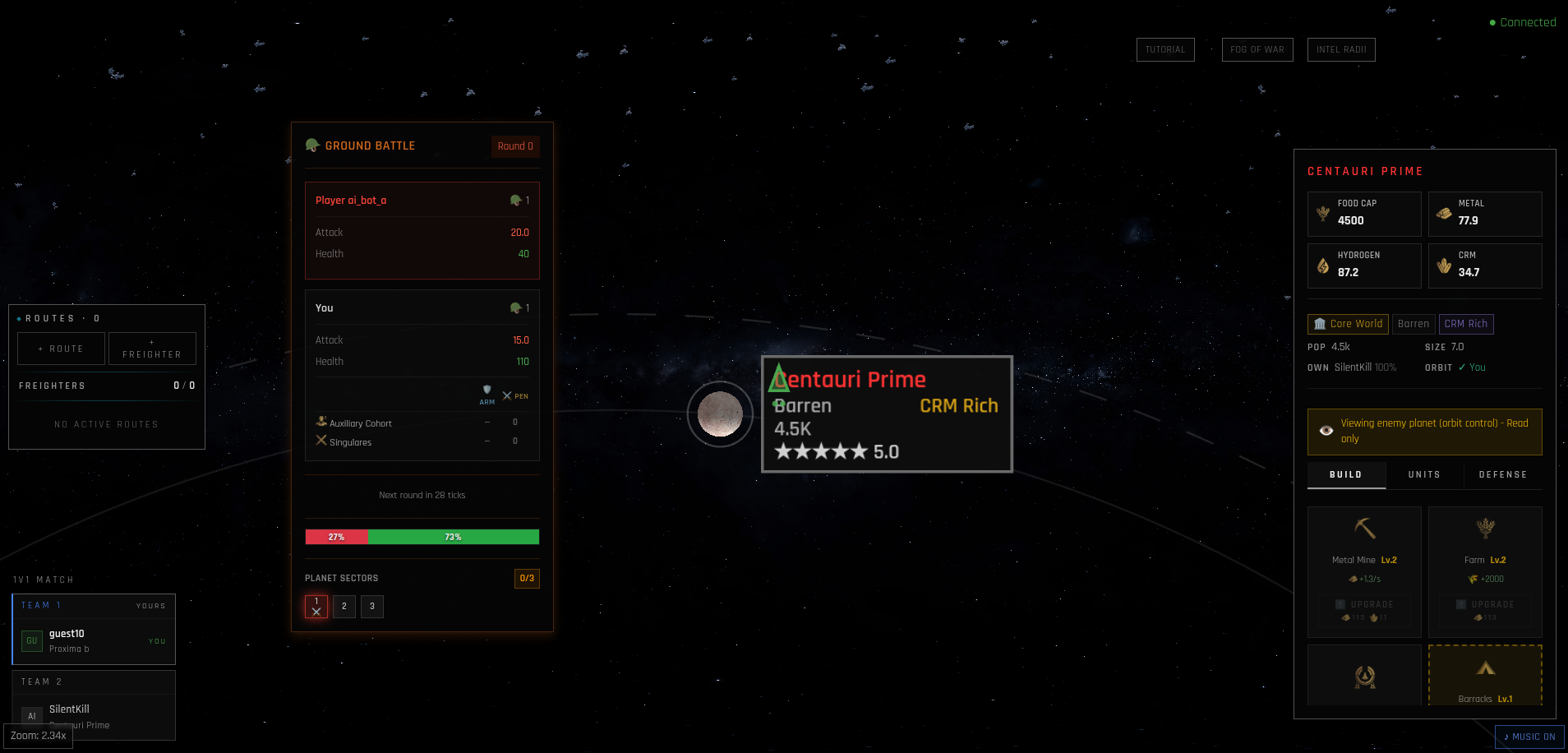Switch to the Units tab

pyautogui.click(x=1423, y=474)
